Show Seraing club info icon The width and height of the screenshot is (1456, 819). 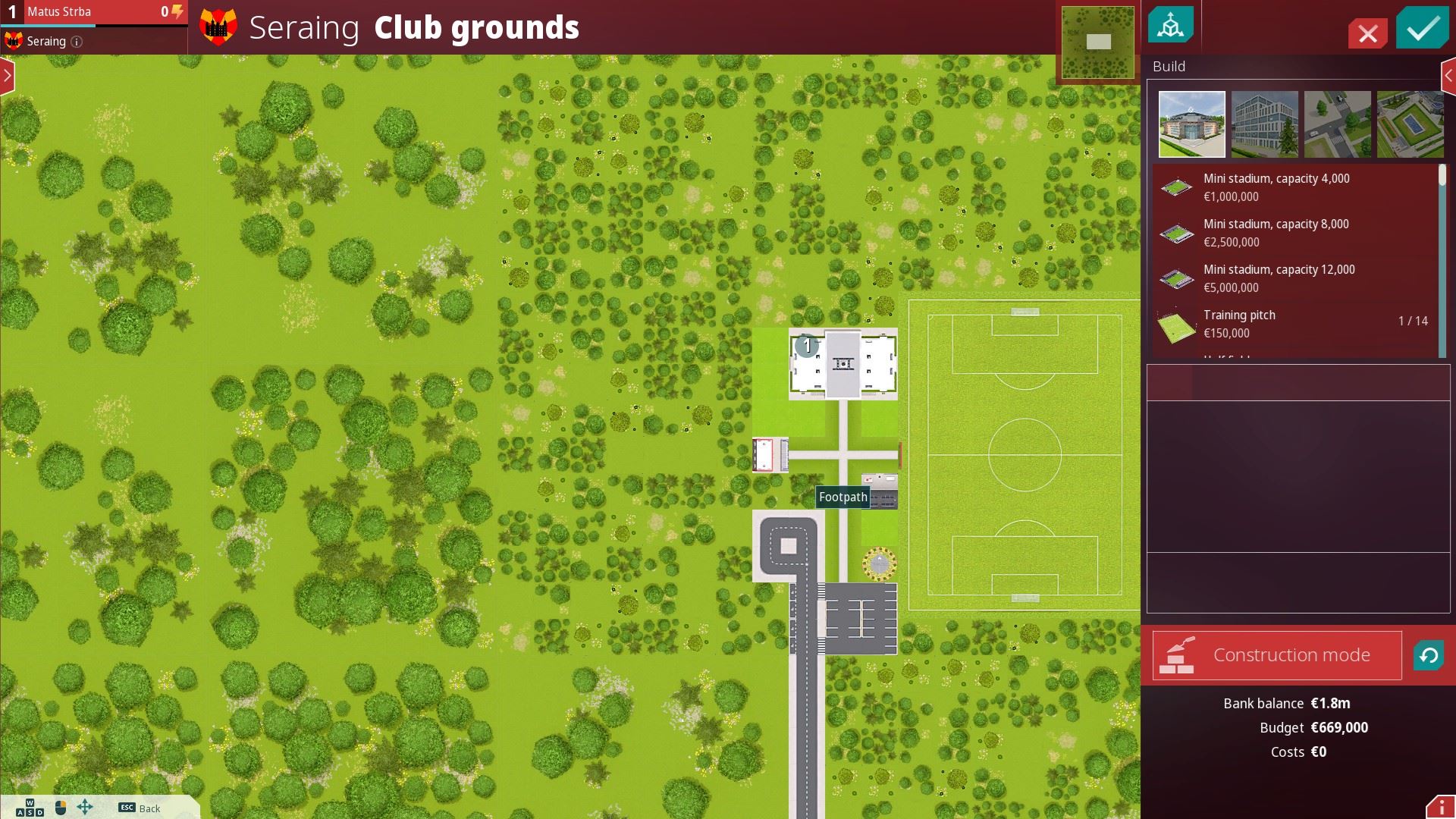click(x=77, y=42)
